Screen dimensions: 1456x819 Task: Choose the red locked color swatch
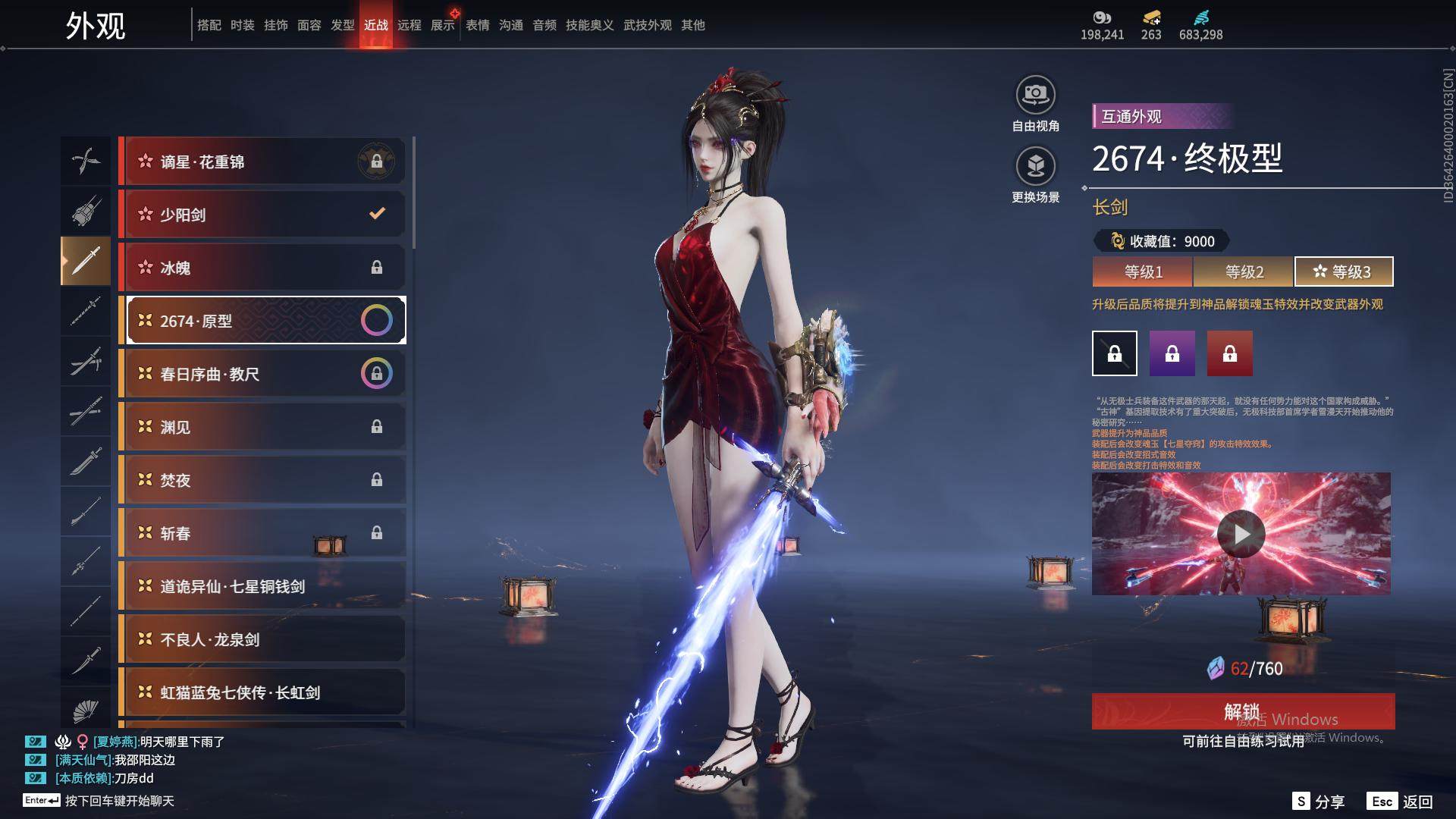pyautogui.click(x=1230, y=353)
